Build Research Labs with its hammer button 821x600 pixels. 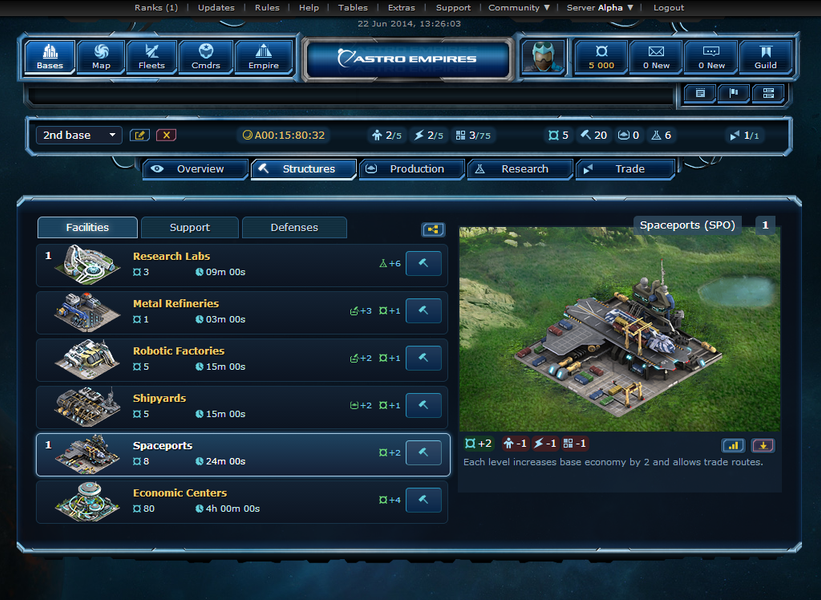423,264
